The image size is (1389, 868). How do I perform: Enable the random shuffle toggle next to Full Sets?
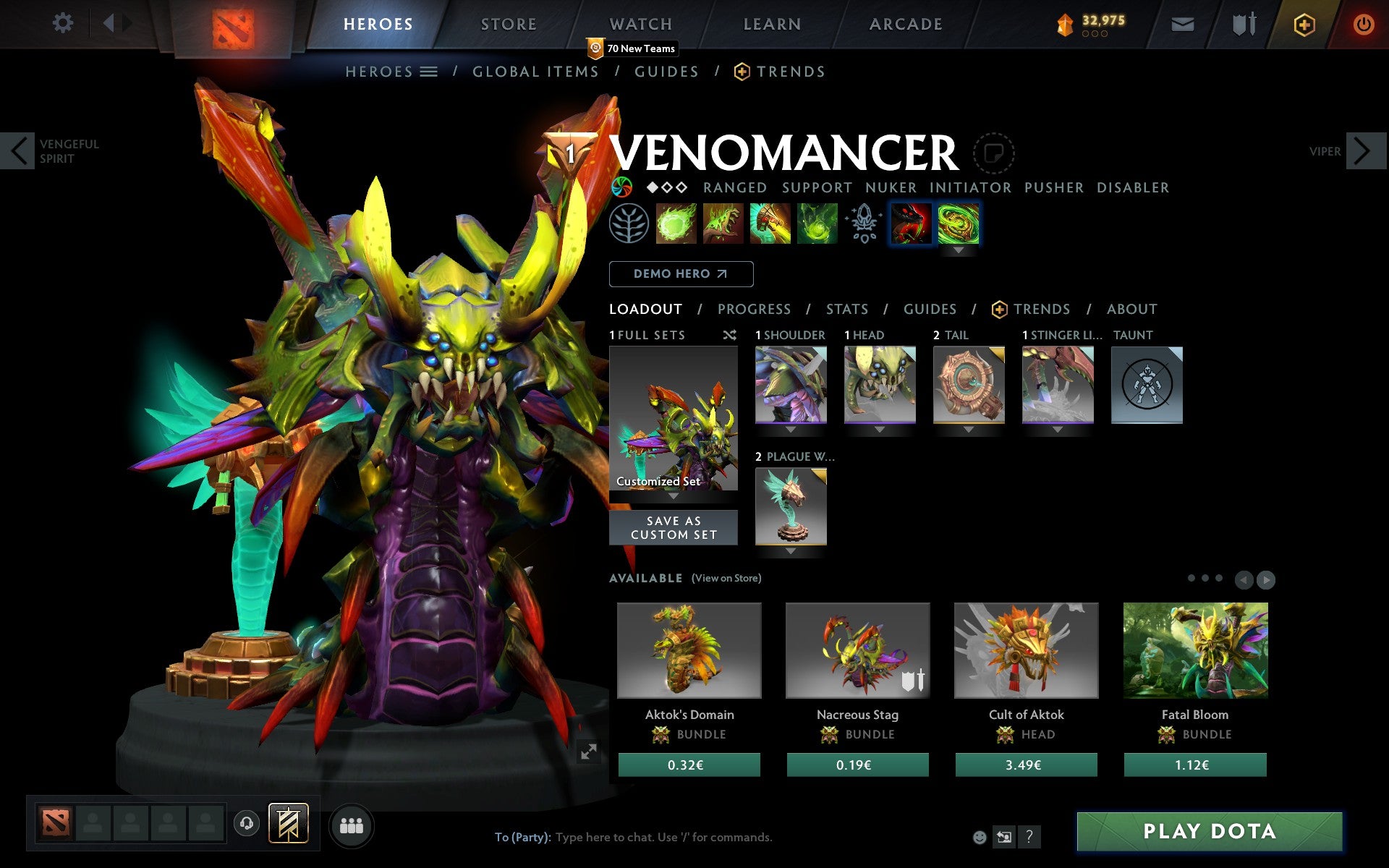pyautogui.click(x=729, y=335)
